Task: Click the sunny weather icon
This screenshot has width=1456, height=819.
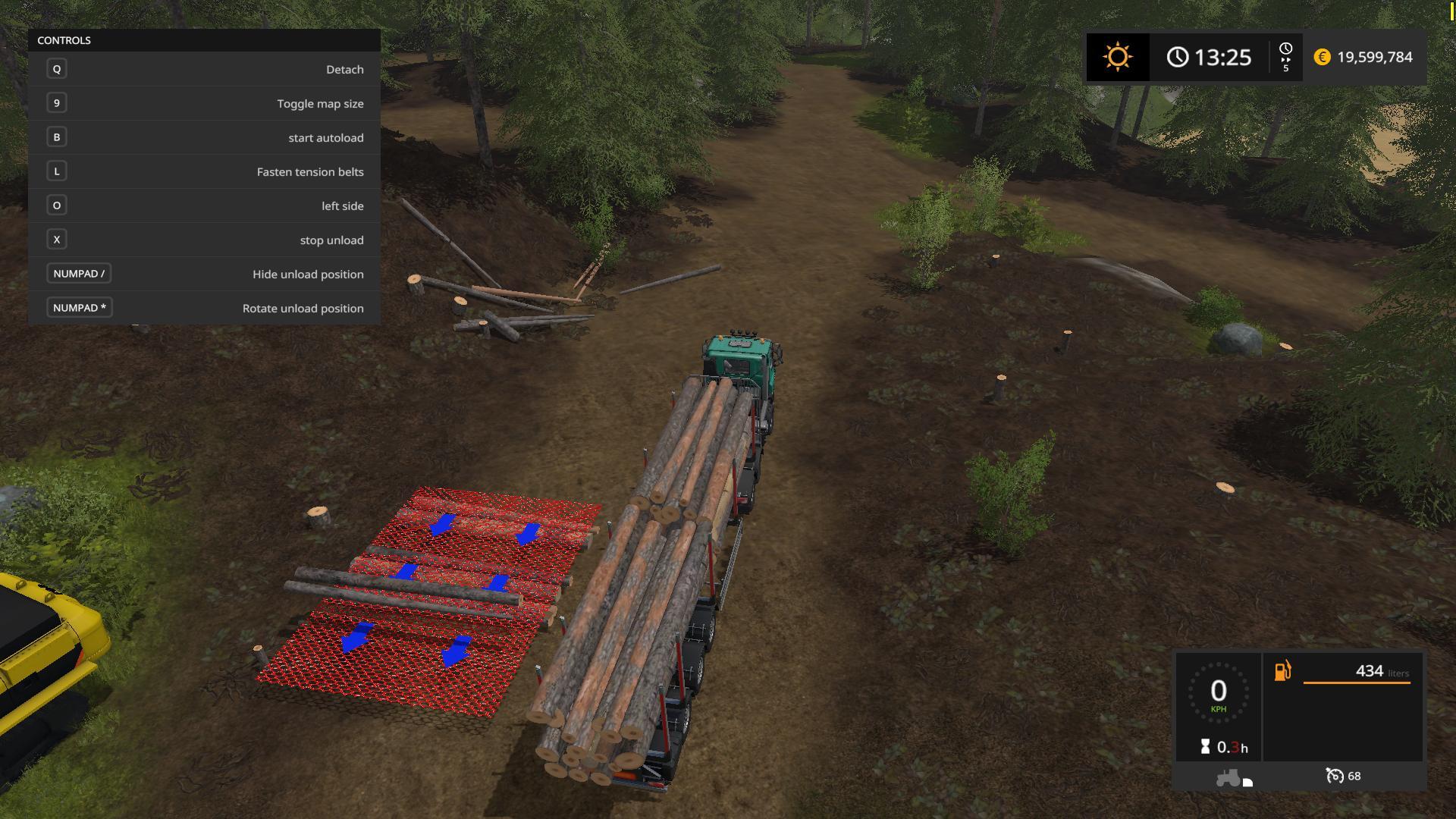Action: 1118,57
